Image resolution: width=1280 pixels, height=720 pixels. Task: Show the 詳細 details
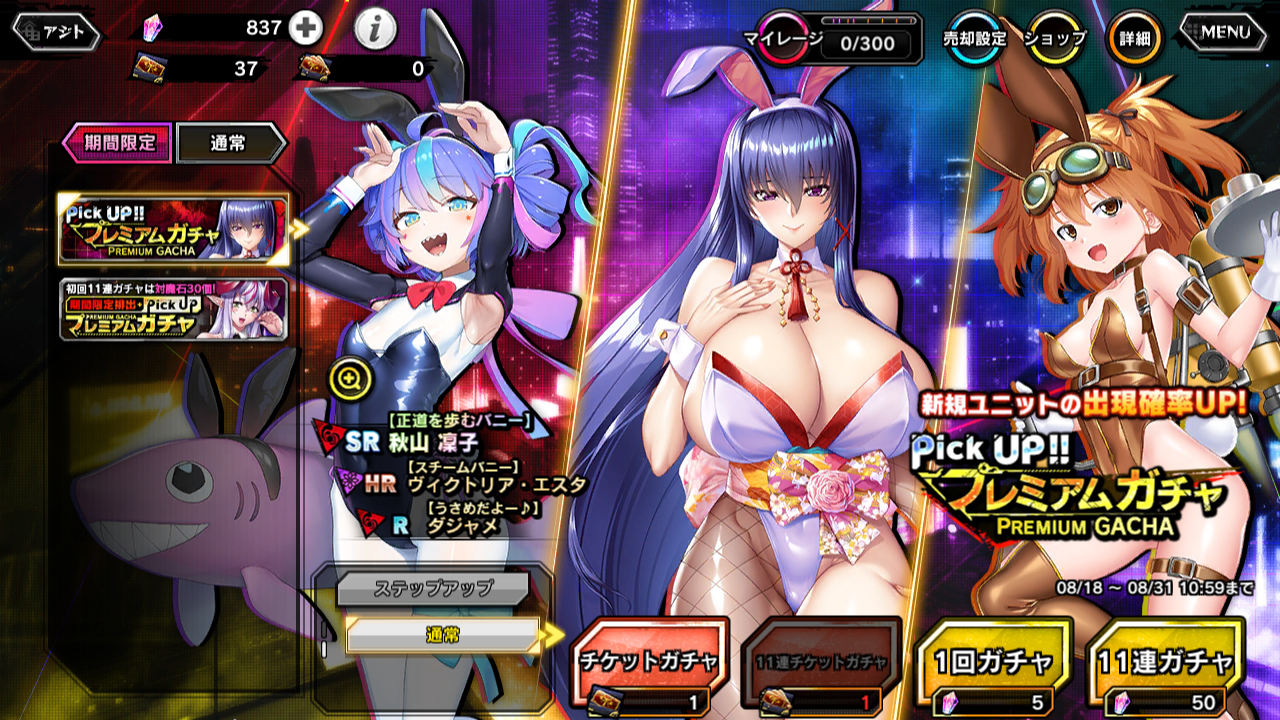click(x=1135, y=38)
